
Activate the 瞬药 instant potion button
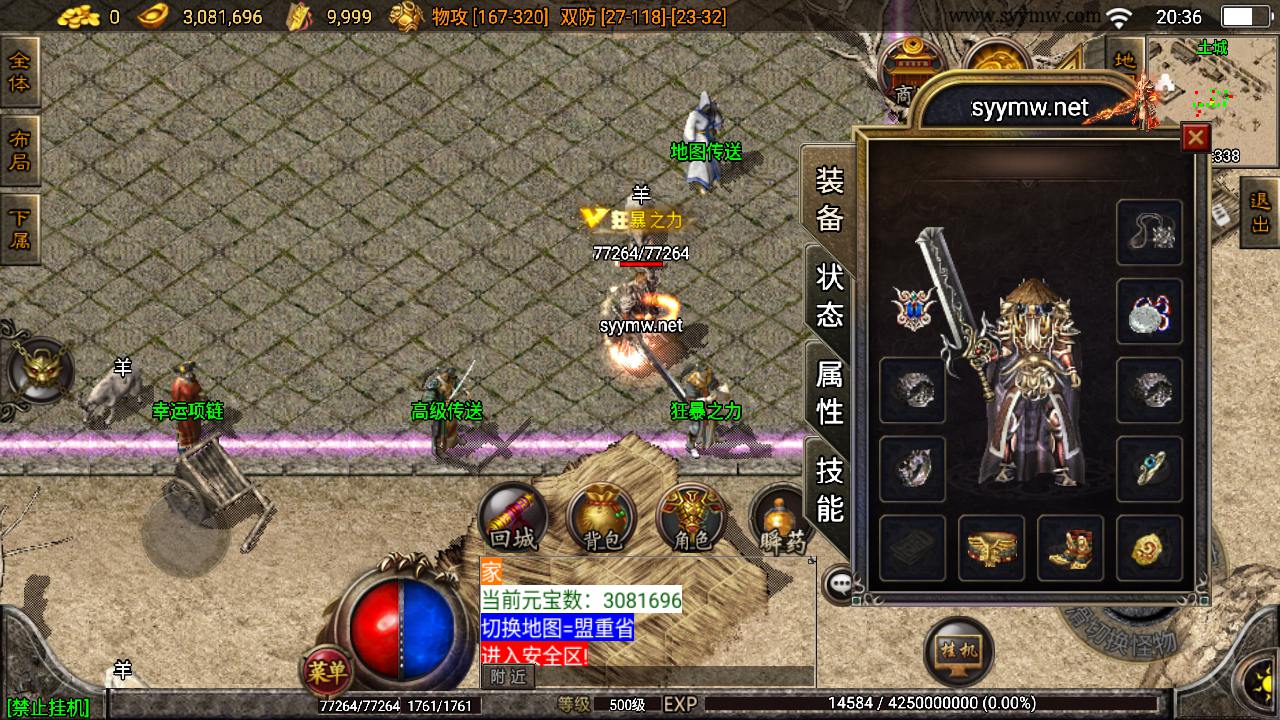pyautogui.click(x=780, y=520)
